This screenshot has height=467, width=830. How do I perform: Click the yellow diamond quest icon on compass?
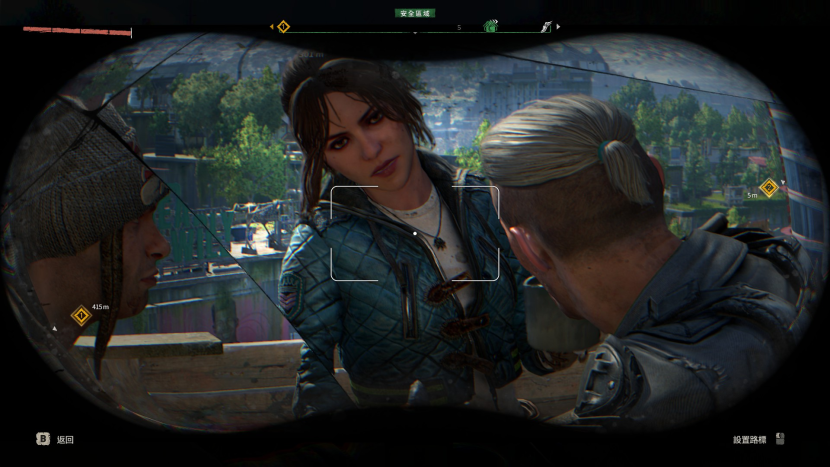283,27
